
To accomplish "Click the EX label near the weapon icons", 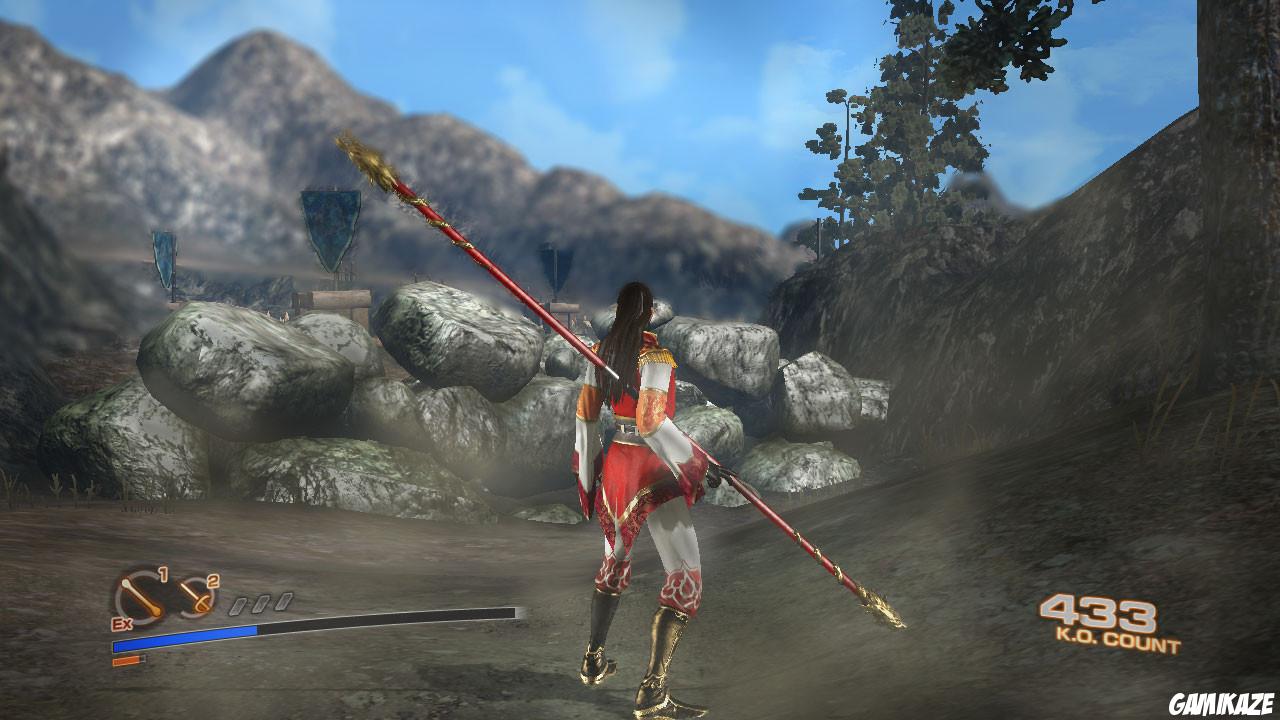I will (122, 624).
